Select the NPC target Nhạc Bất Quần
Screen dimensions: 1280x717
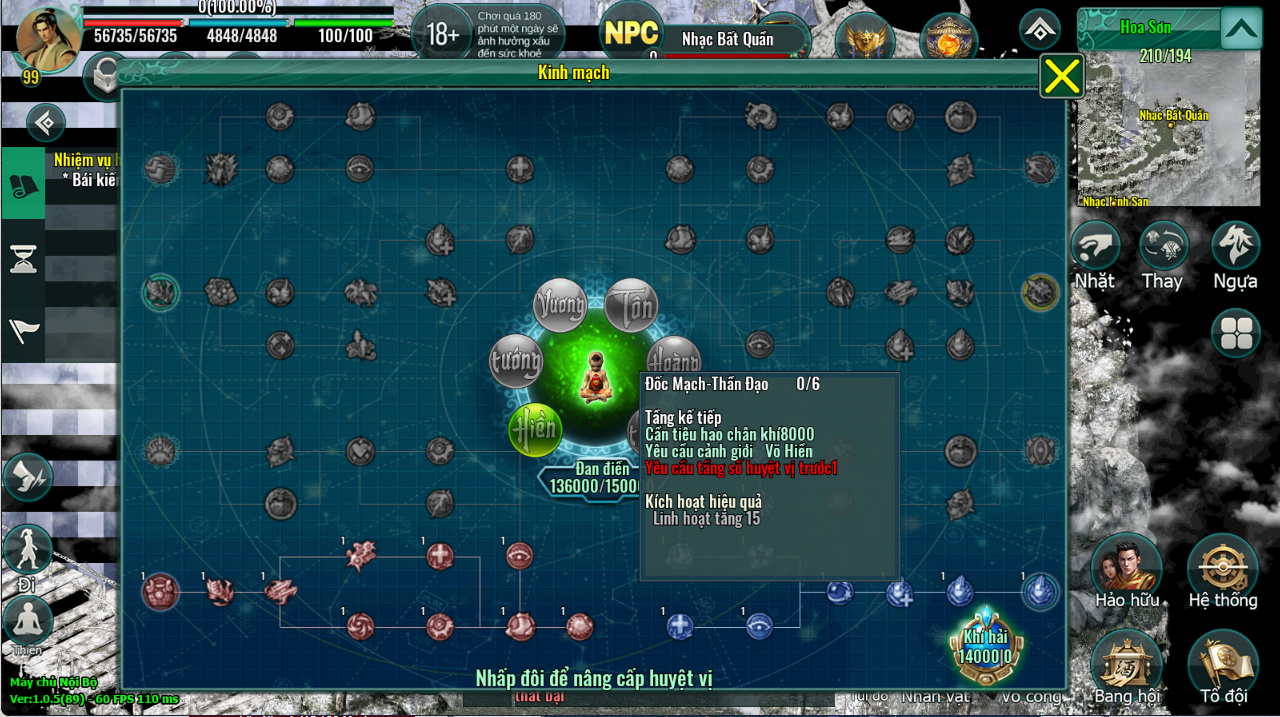click(x=730, y=40)
